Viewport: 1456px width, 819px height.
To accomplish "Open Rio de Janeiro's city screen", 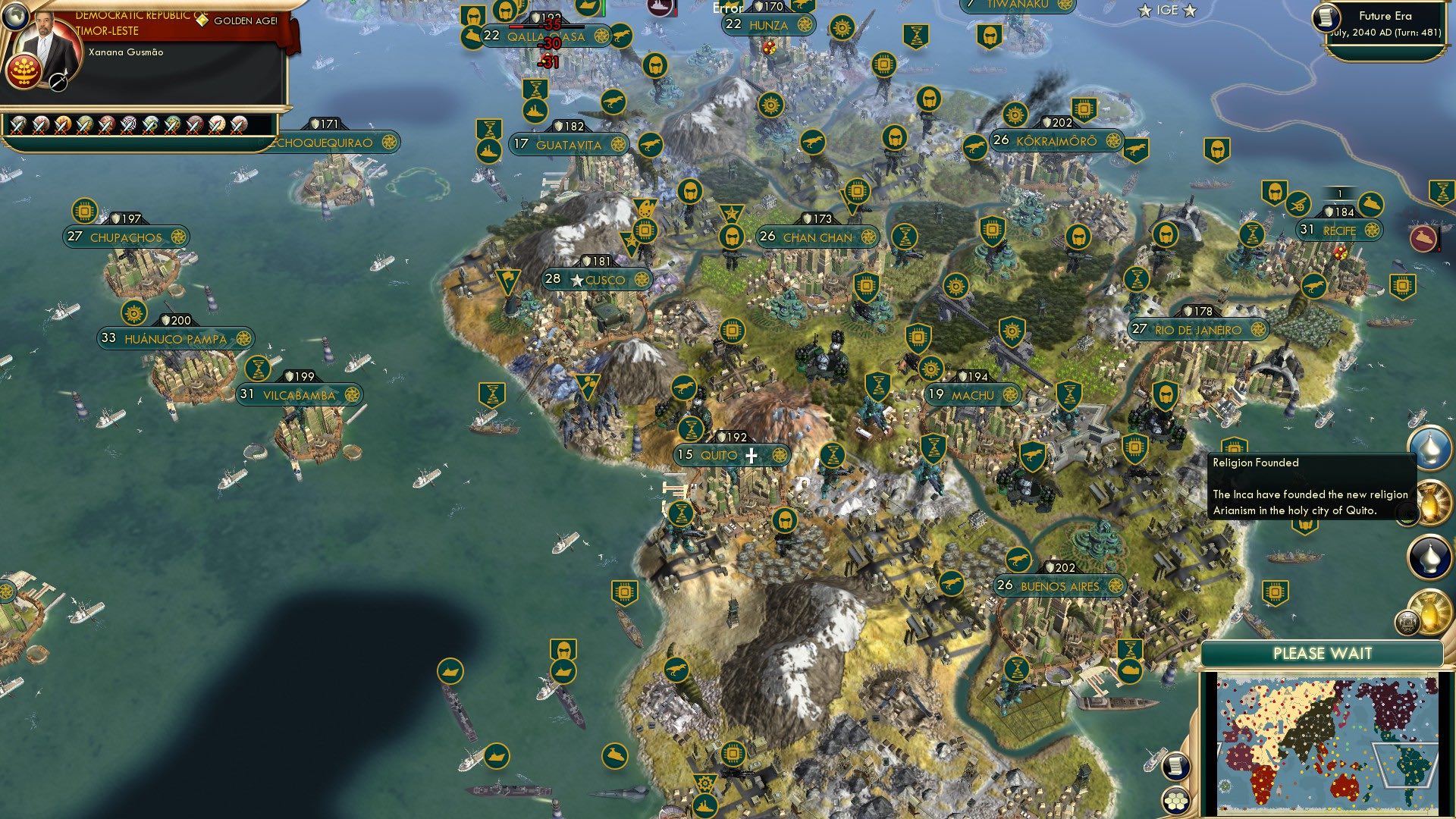I will pyautogui.click(x=1197, y=329).
